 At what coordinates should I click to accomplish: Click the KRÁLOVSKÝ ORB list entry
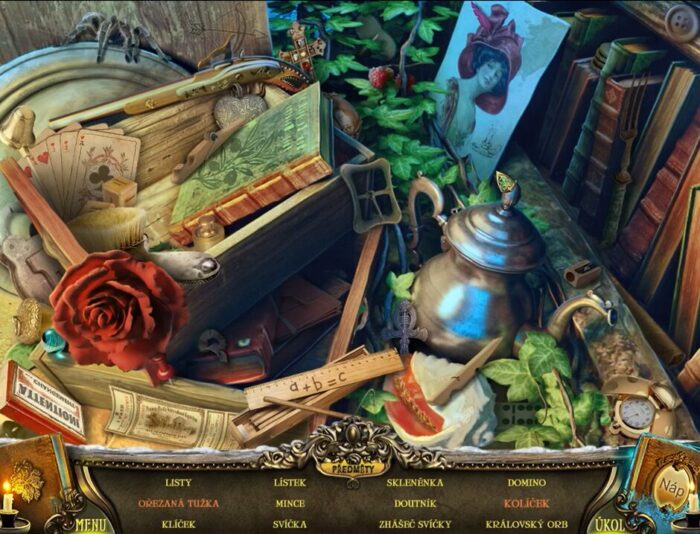(x=526, y=524)
